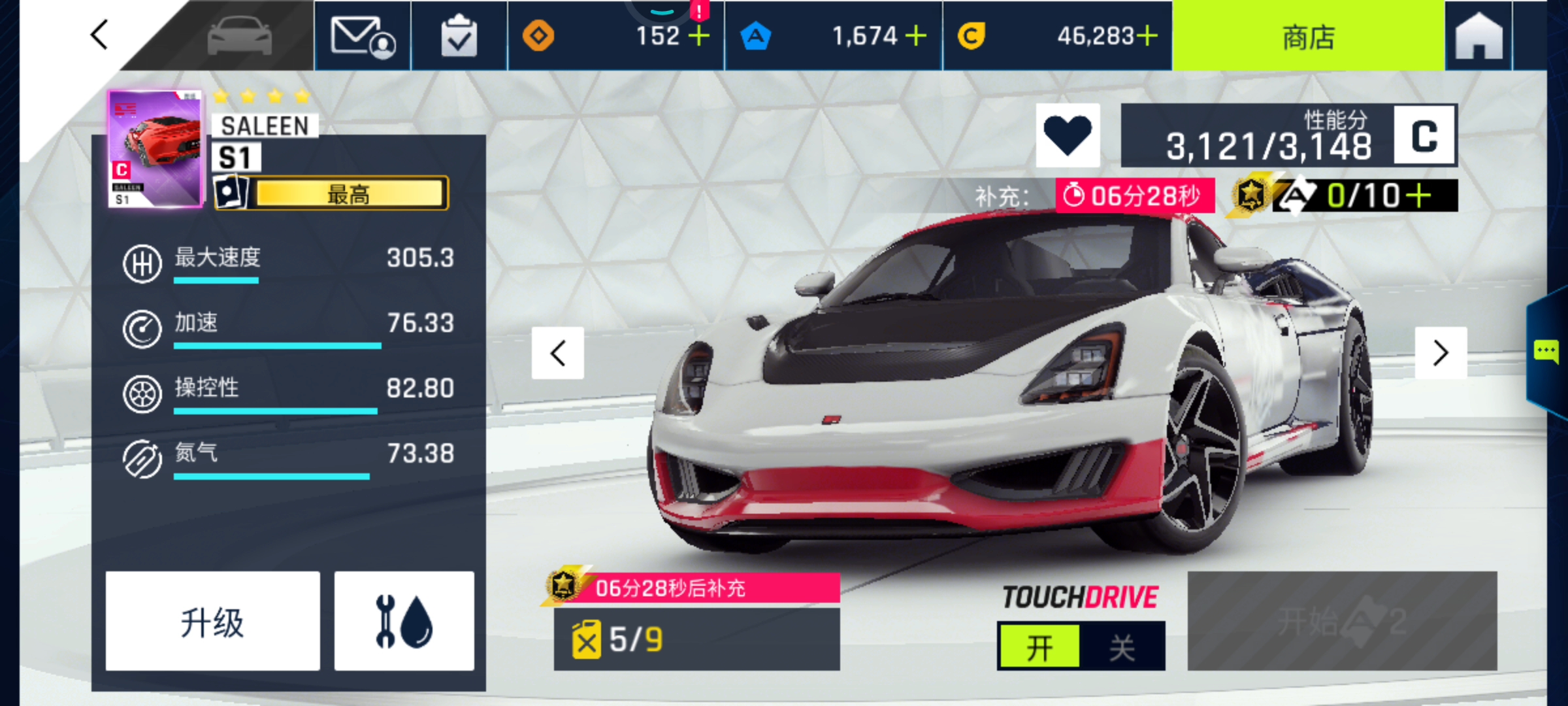Show the next car
The height and width of the screenshot is (706, 1568).
1441,353
